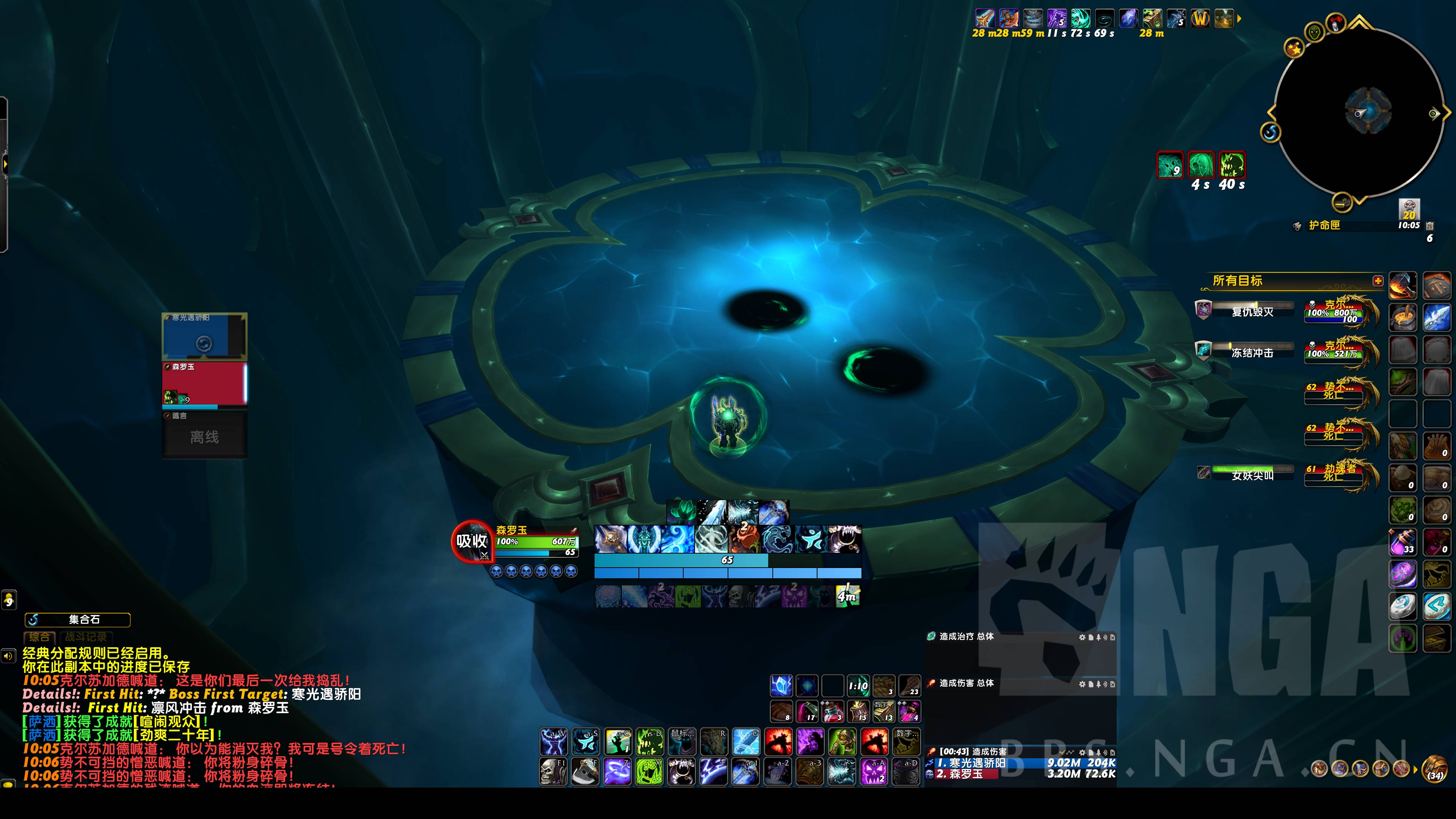This screenshot has width=1456, height=819.
Task: Click the hearthstone icon in the side bar
Action: click(1402, 607)
